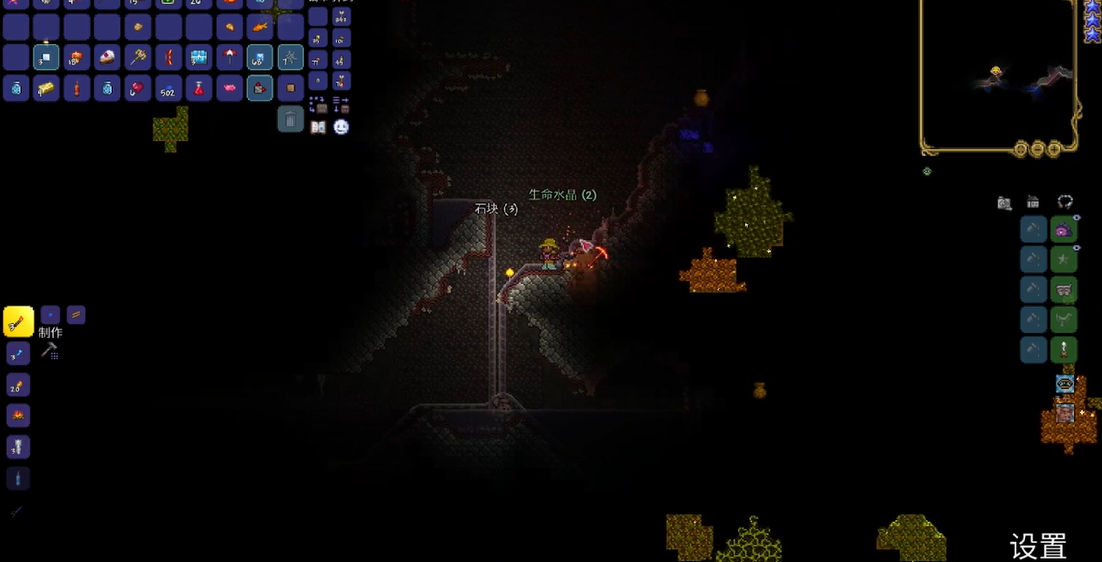
Task: Open the camera mode icon
Action: (1004, 203)
